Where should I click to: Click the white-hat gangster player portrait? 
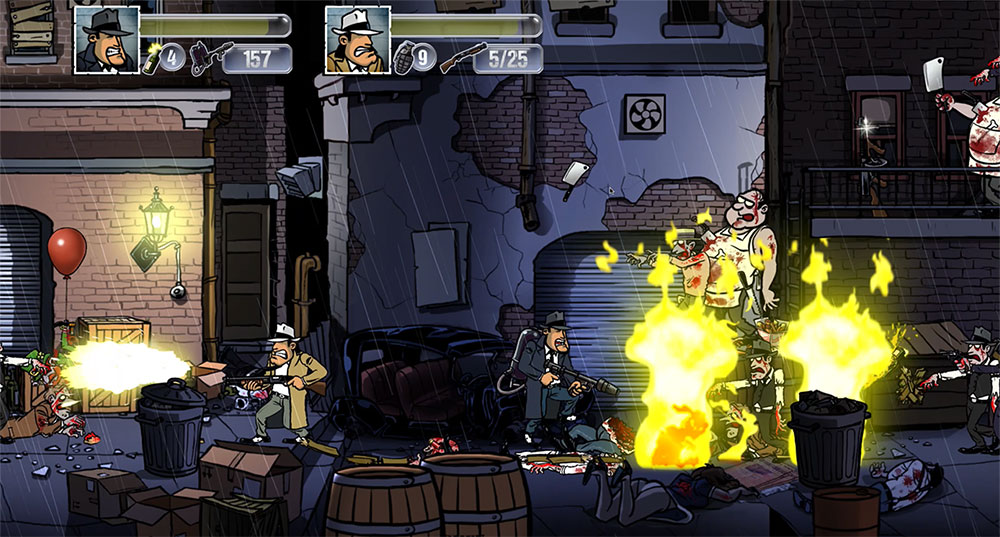tap(357, 40)
